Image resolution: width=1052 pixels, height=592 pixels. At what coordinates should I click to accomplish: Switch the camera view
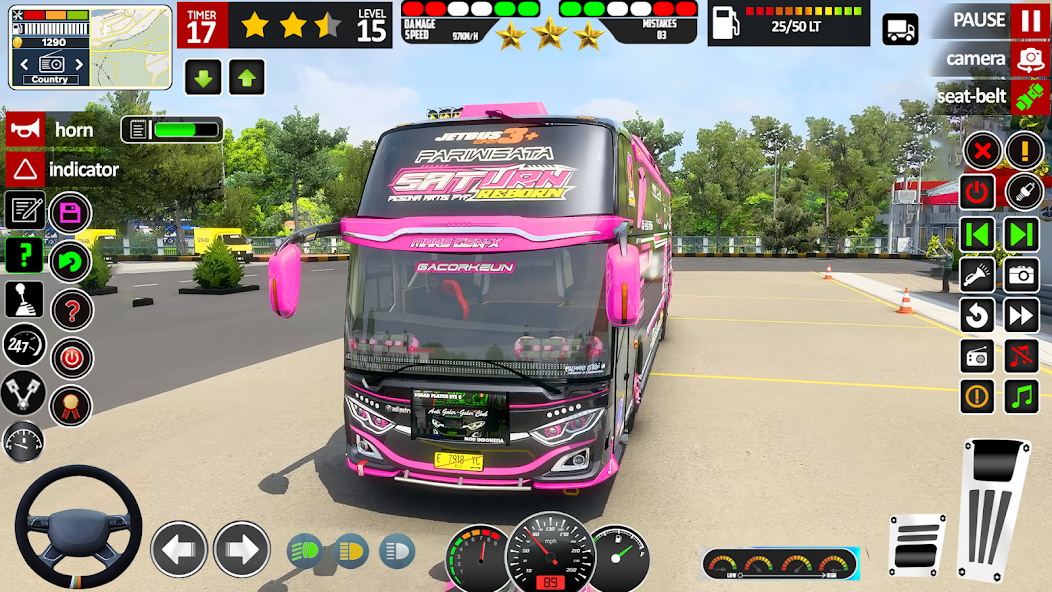click(1029, 59)
